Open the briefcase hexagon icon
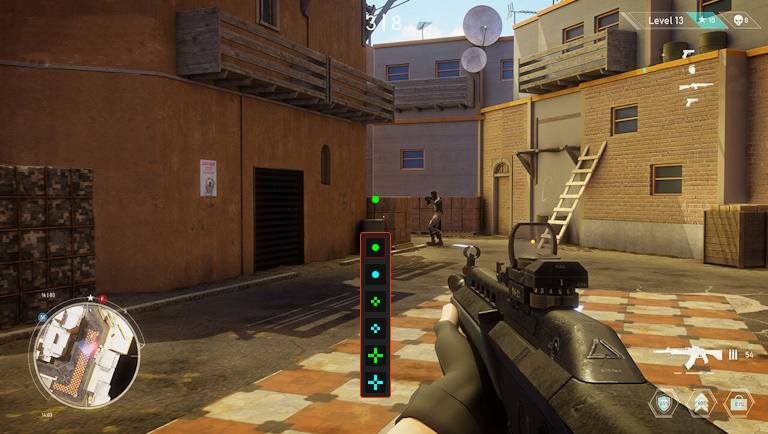The height and width of the screenshot is (434, 768). pos(738,404)
